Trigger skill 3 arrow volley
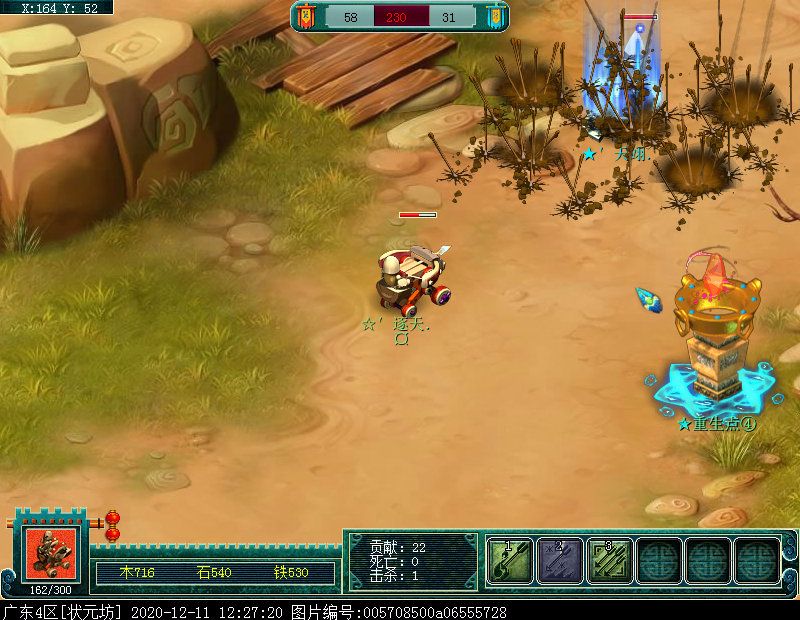This screenshot has width=800, height=620. coord(608,560)
